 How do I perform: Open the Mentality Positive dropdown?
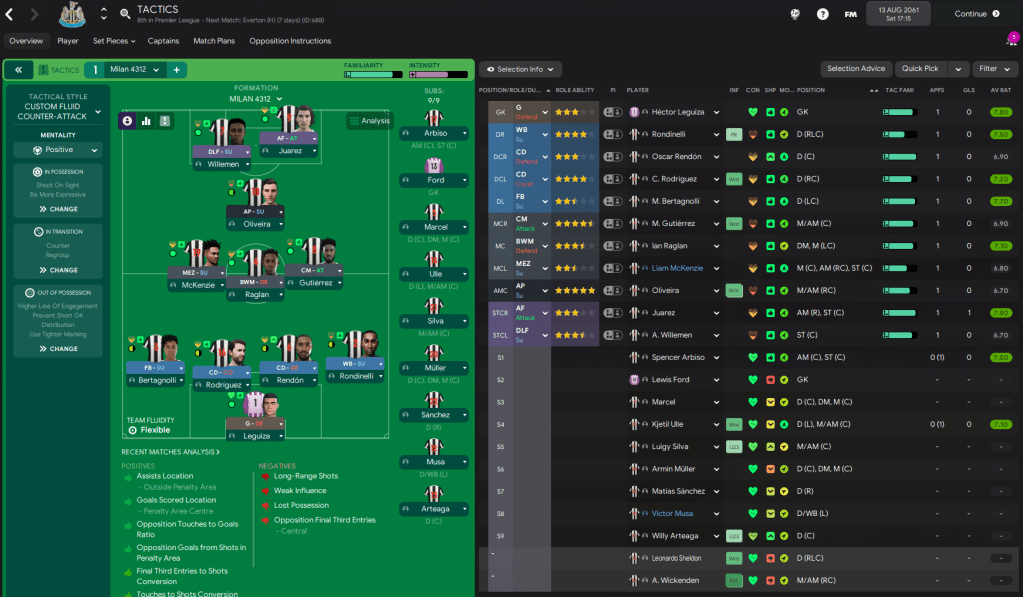pos(58,150)
